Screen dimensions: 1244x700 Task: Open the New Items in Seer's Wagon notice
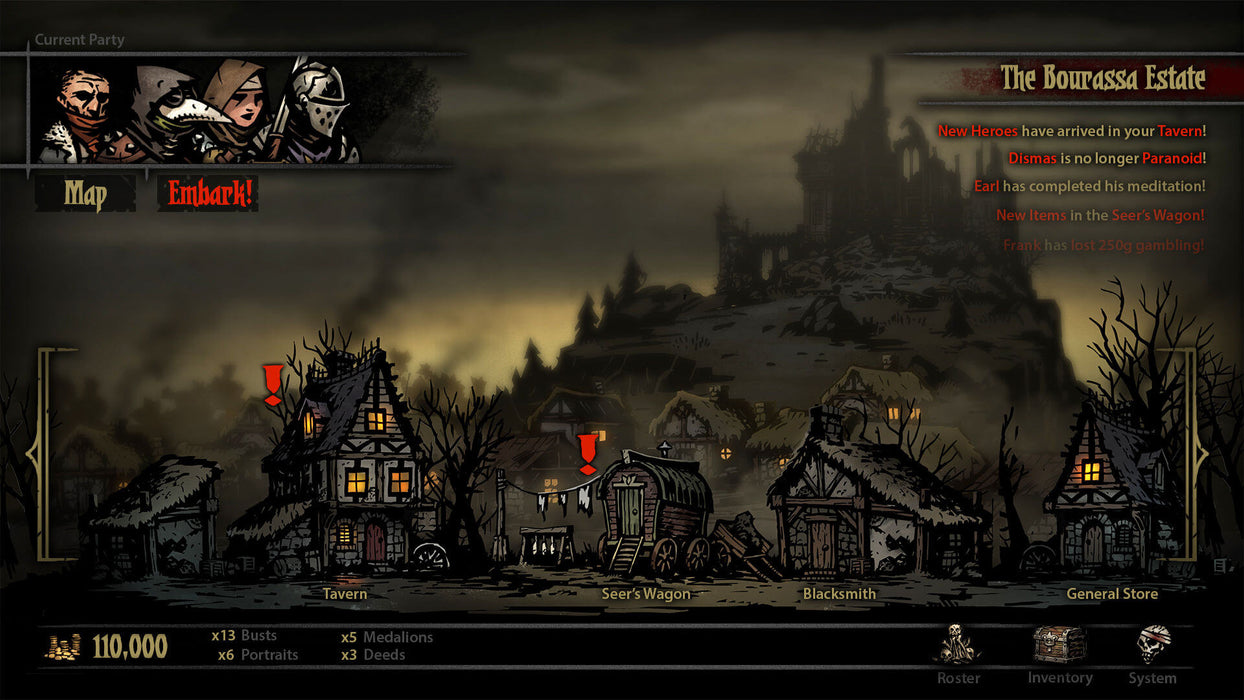pyautogui.click(x=1100, y=215)
